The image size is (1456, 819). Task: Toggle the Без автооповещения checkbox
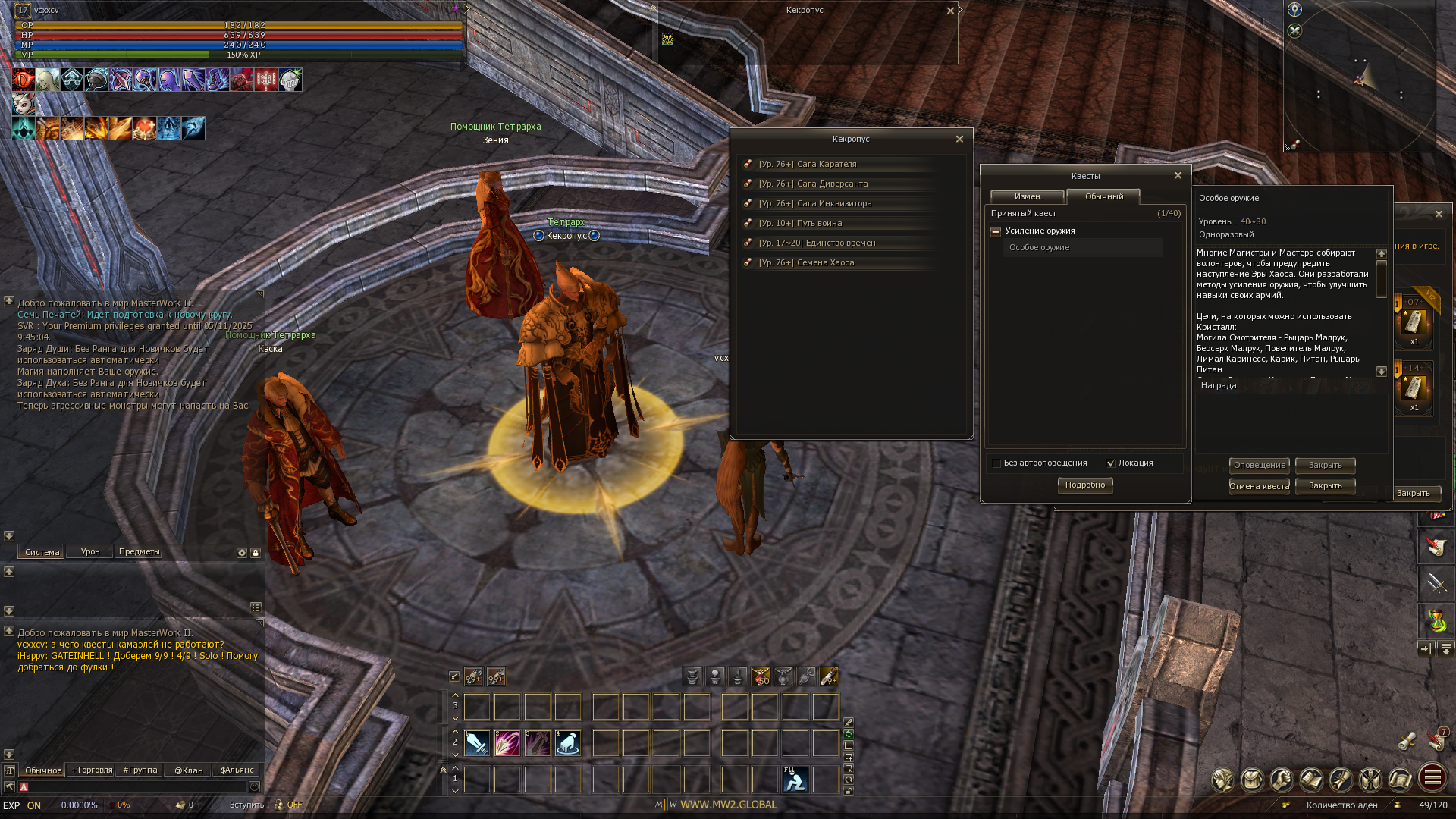[996, 463]
